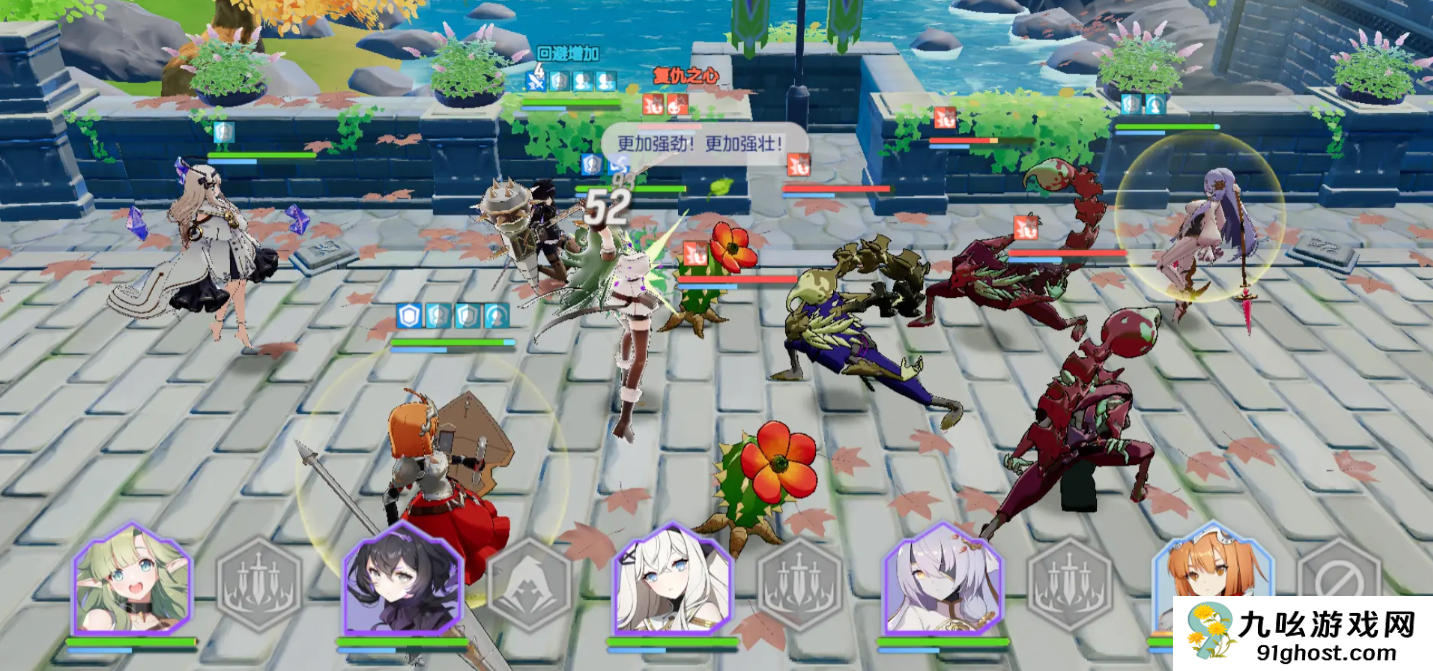Choose the white-haired girl portrait
The width and height of the screenshot is (1433, 671).
(671, 580)
